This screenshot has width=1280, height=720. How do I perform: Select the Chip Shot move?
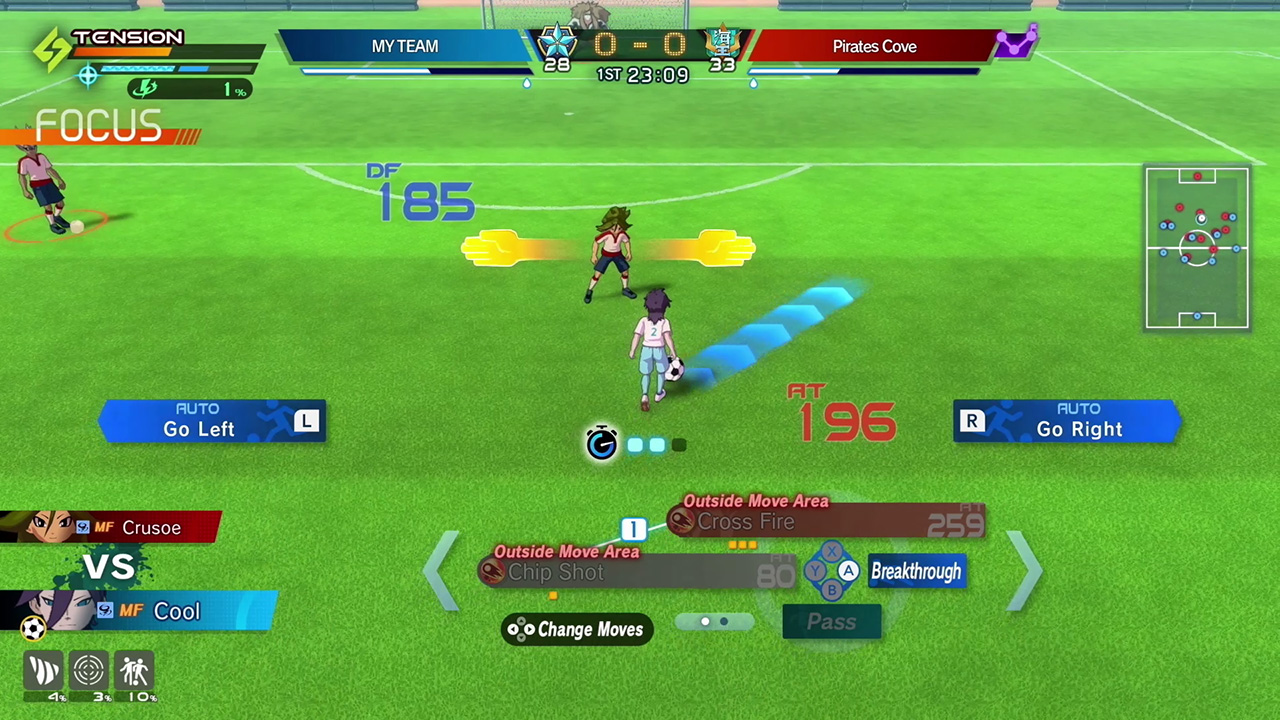(640, 572)
